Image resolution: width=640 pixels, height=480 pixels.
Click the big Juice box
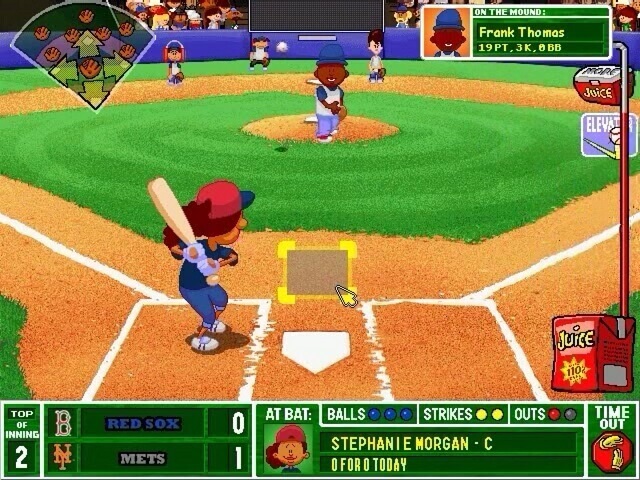click(x=580, y=352)
